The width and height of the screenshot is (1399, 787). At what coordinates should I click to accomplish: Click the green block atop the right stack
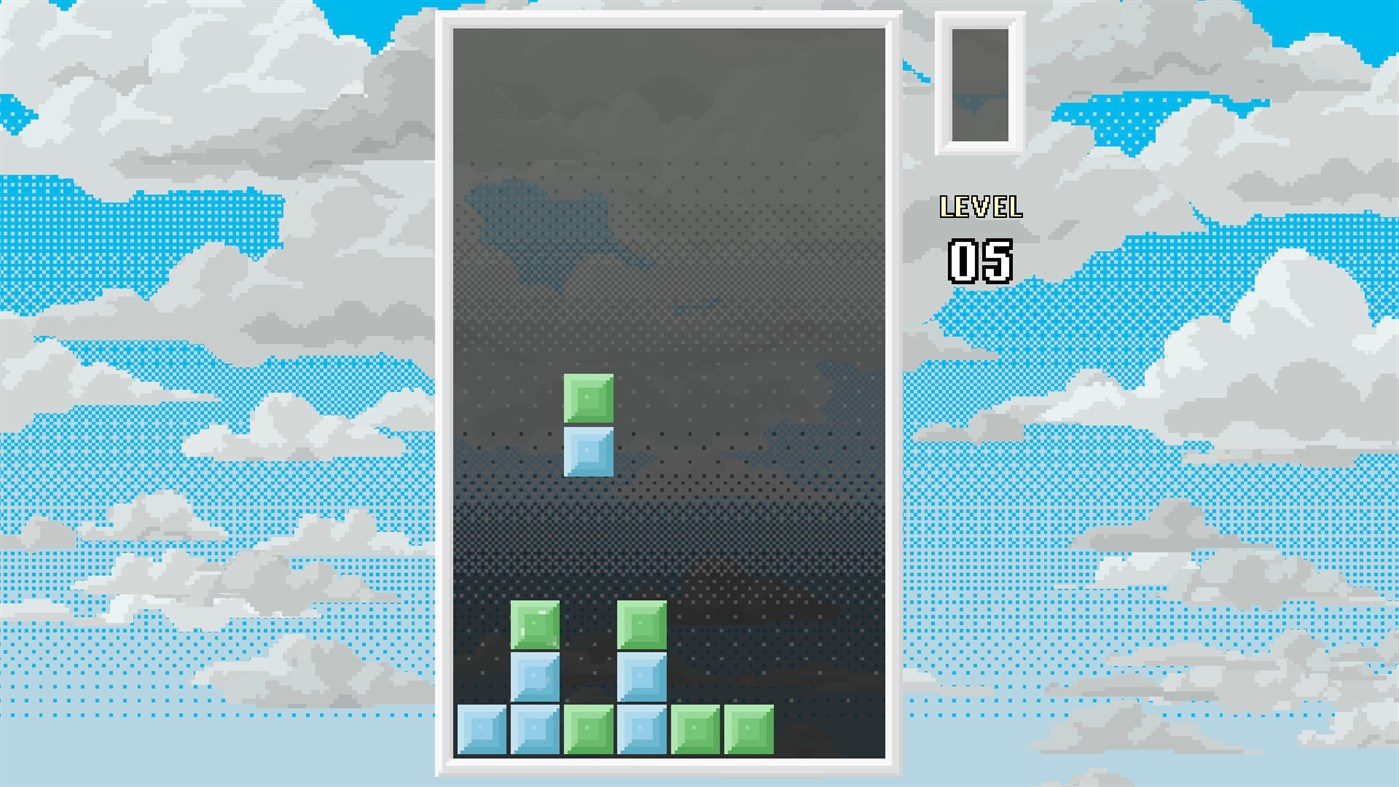pyautogui.click(x=642, y=623)
